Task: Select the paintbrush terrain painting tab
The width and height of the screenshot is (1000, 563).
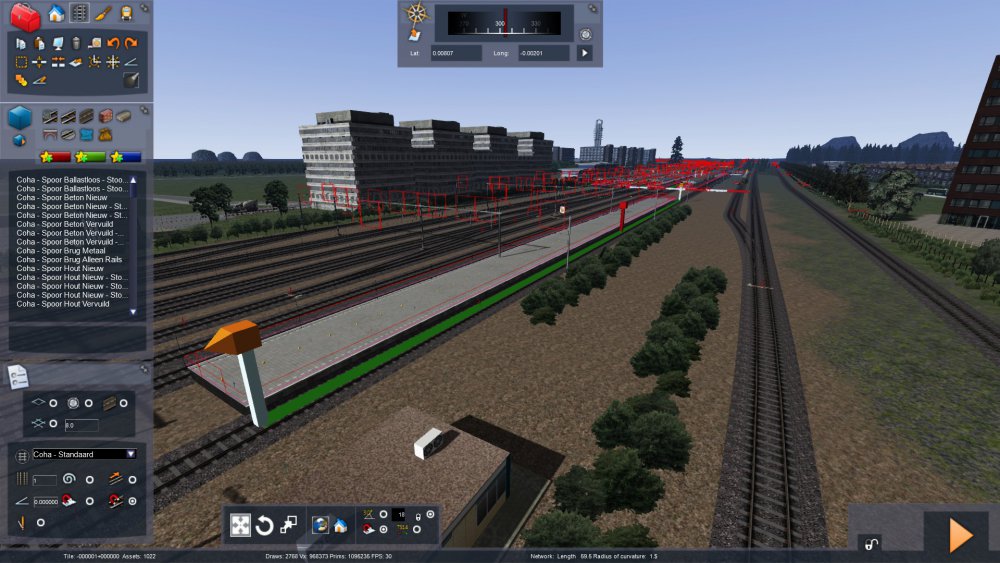Action: click(x=103, y=14)
